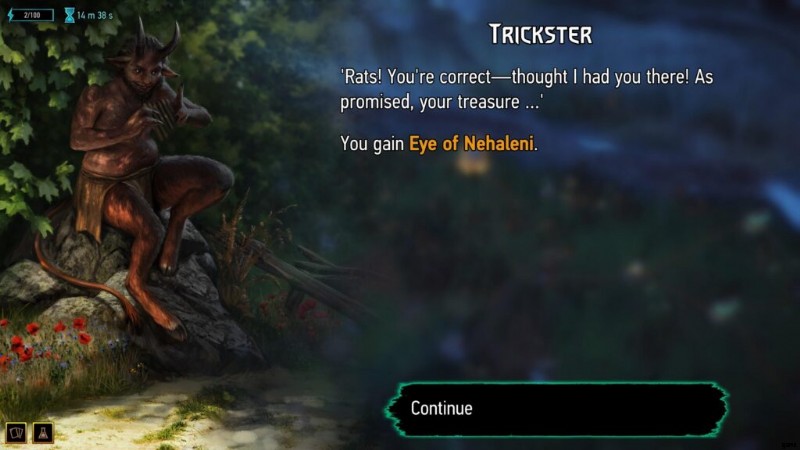Open the card deck icon
The image size is (800, 450).
pyautogui.click(x=18, y=432)
